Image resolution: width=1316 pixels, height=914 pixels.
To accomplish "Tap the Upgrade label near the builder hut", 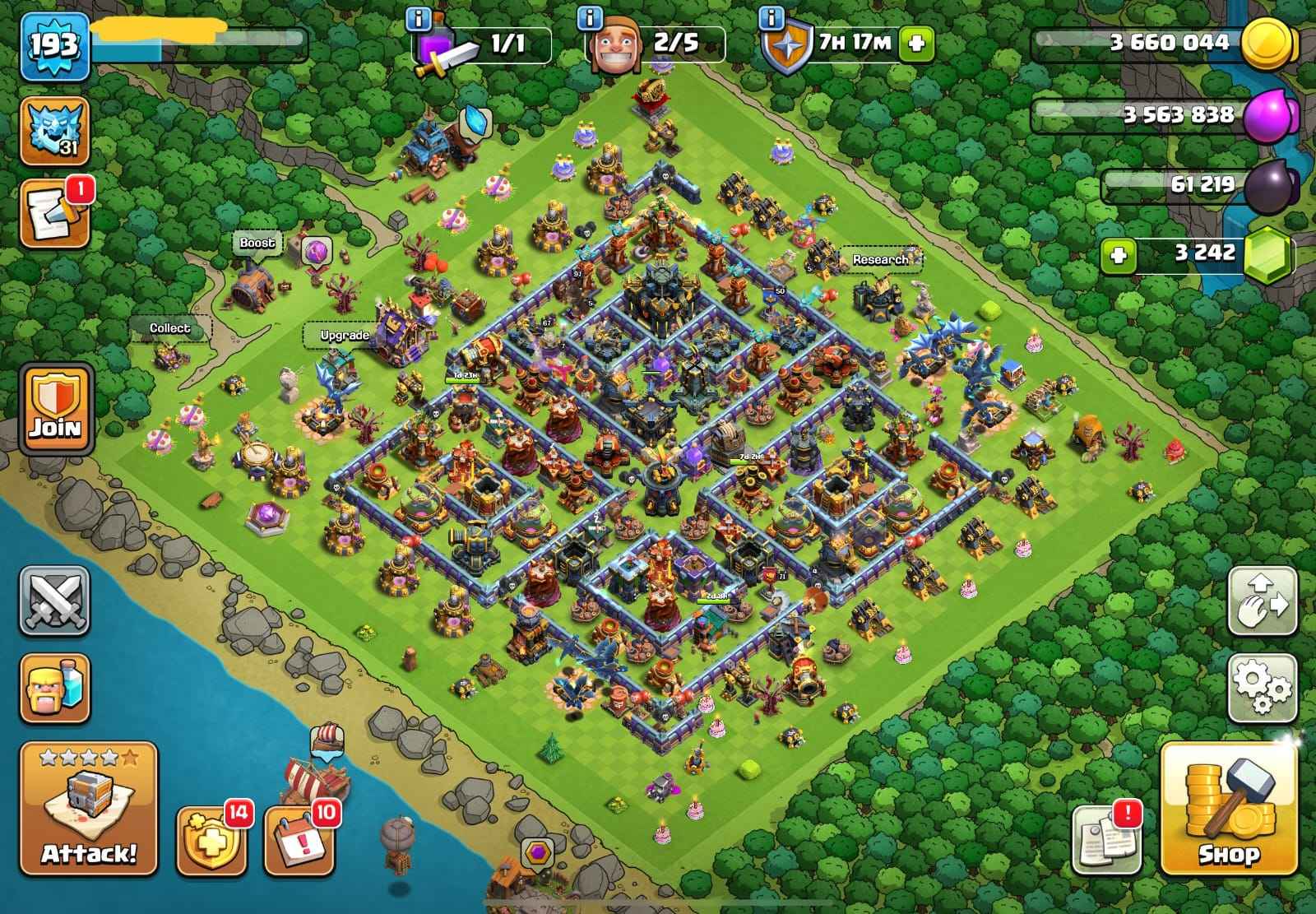I will click(x=345, y=335).
